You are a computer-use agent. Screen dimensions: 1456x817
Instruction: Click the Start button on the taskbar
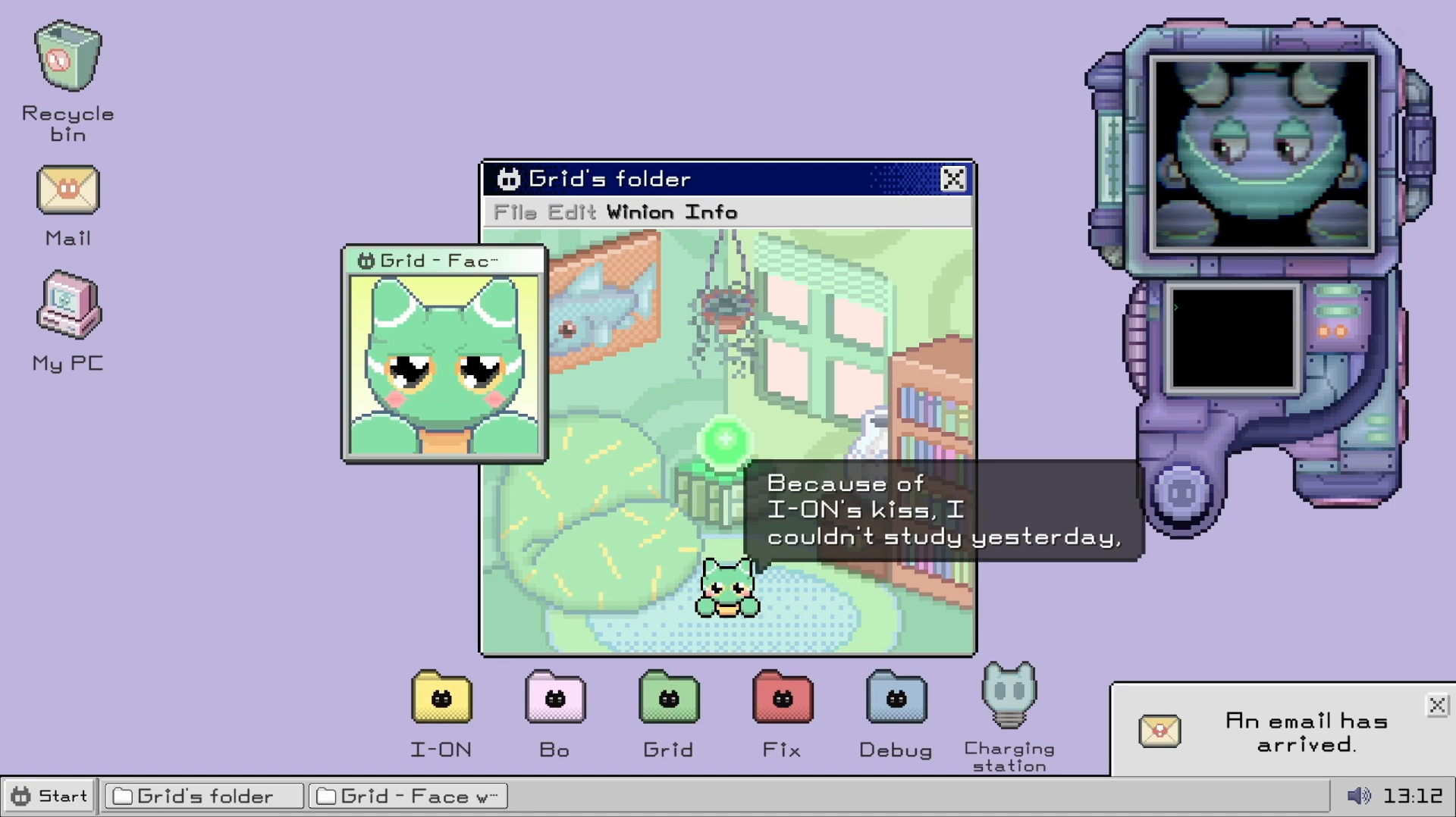tap(50, 796)
